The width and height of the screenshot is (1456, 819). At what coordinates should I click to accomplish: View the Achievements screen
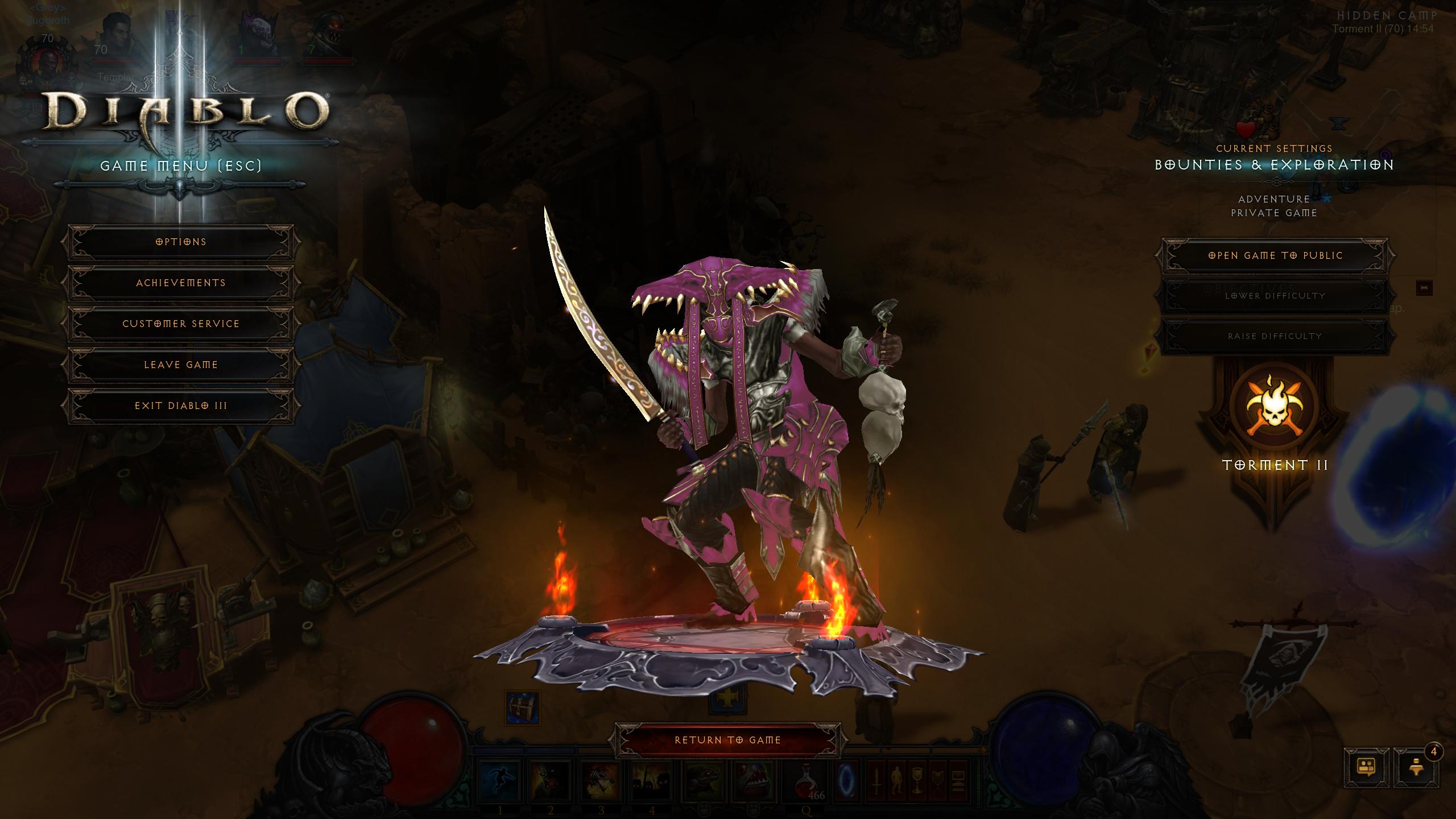181,283
